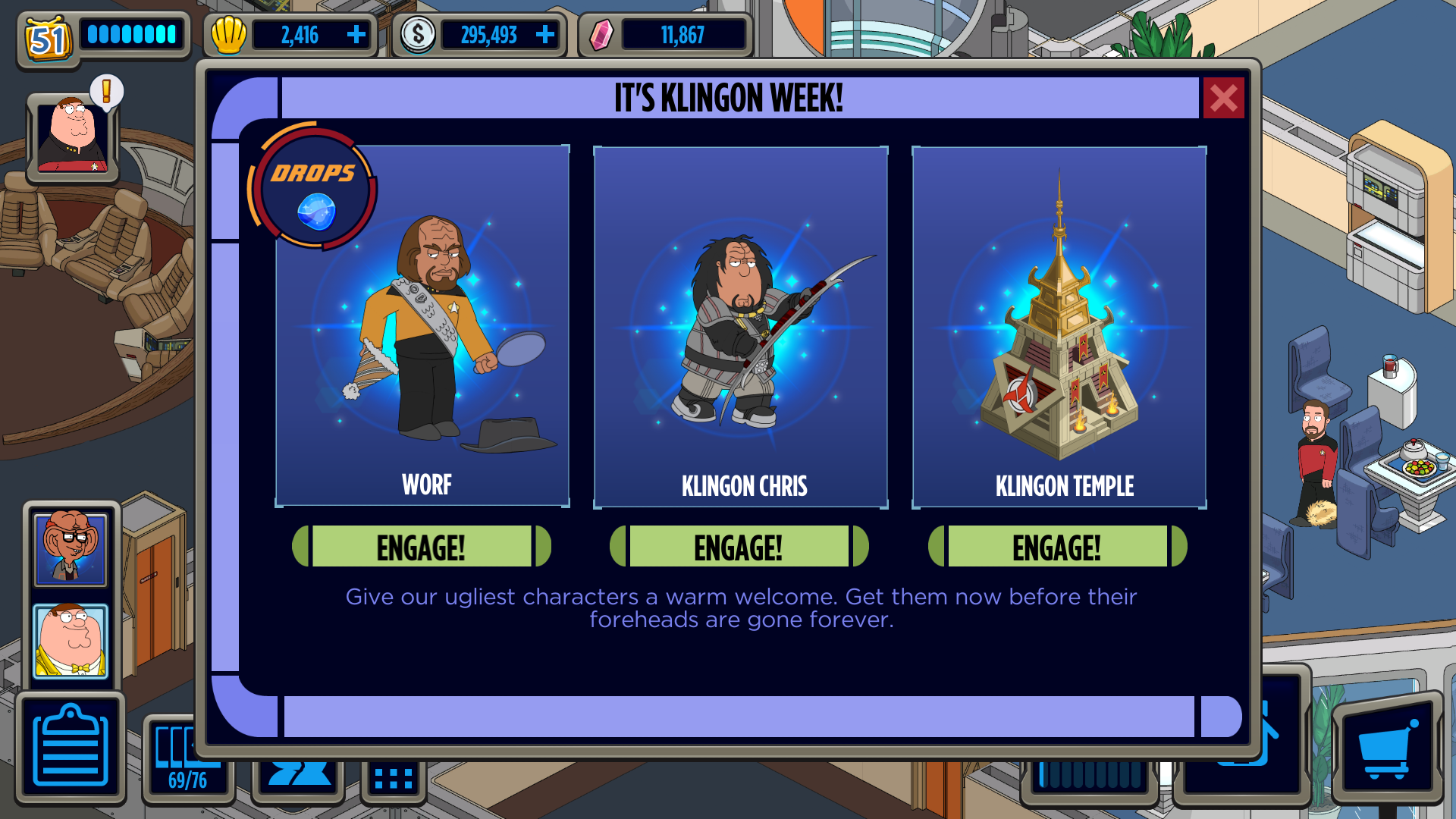
Task: Add more coins with the plus button
Action: coord(544,35)
